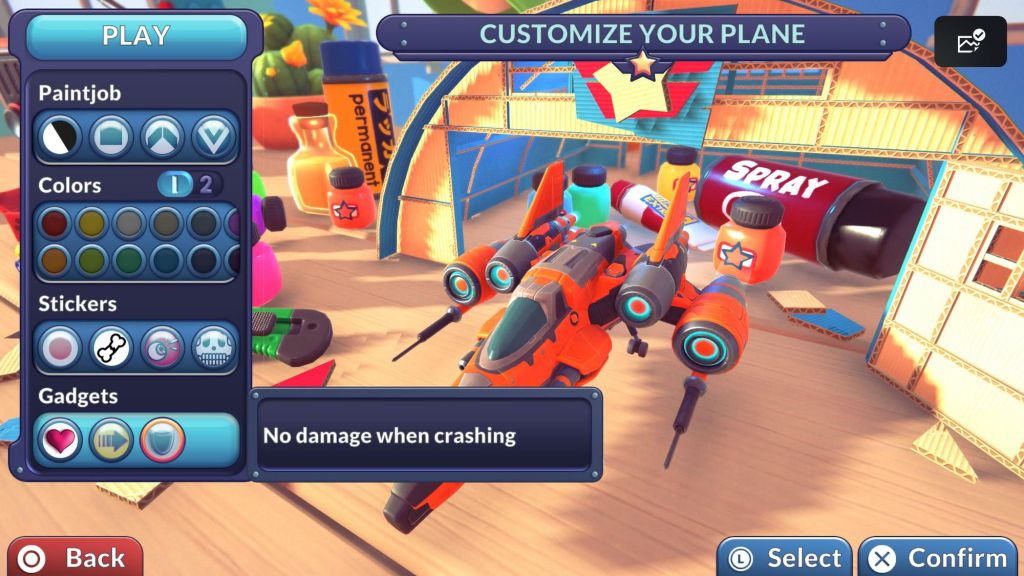1024x576 pixels.
Task: Equip the yellow arrow boost gadget
Action: click(x=111, y=440)
